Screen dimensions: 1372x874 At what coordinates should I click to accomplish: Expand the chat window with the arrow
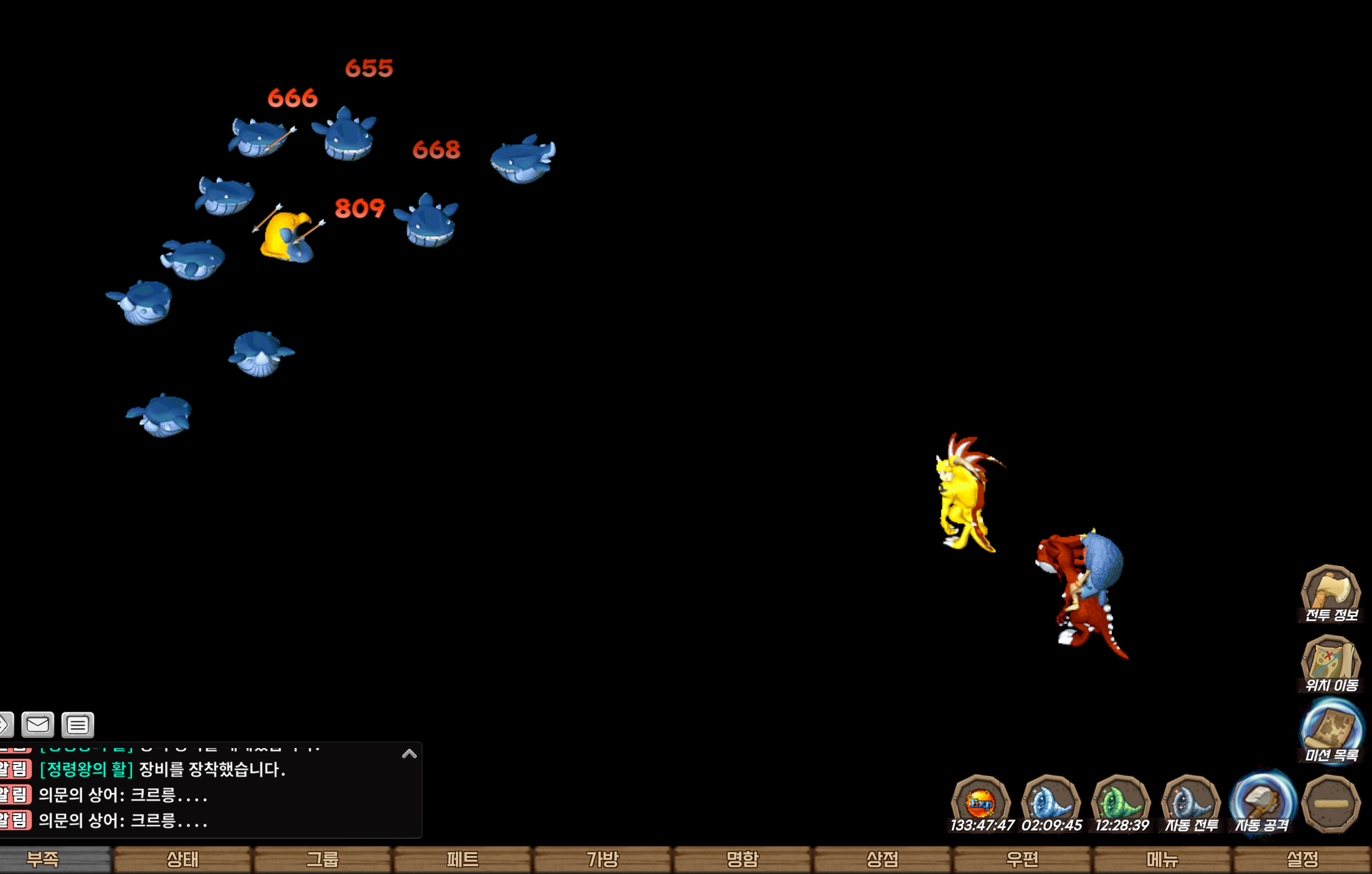[409, 754]
